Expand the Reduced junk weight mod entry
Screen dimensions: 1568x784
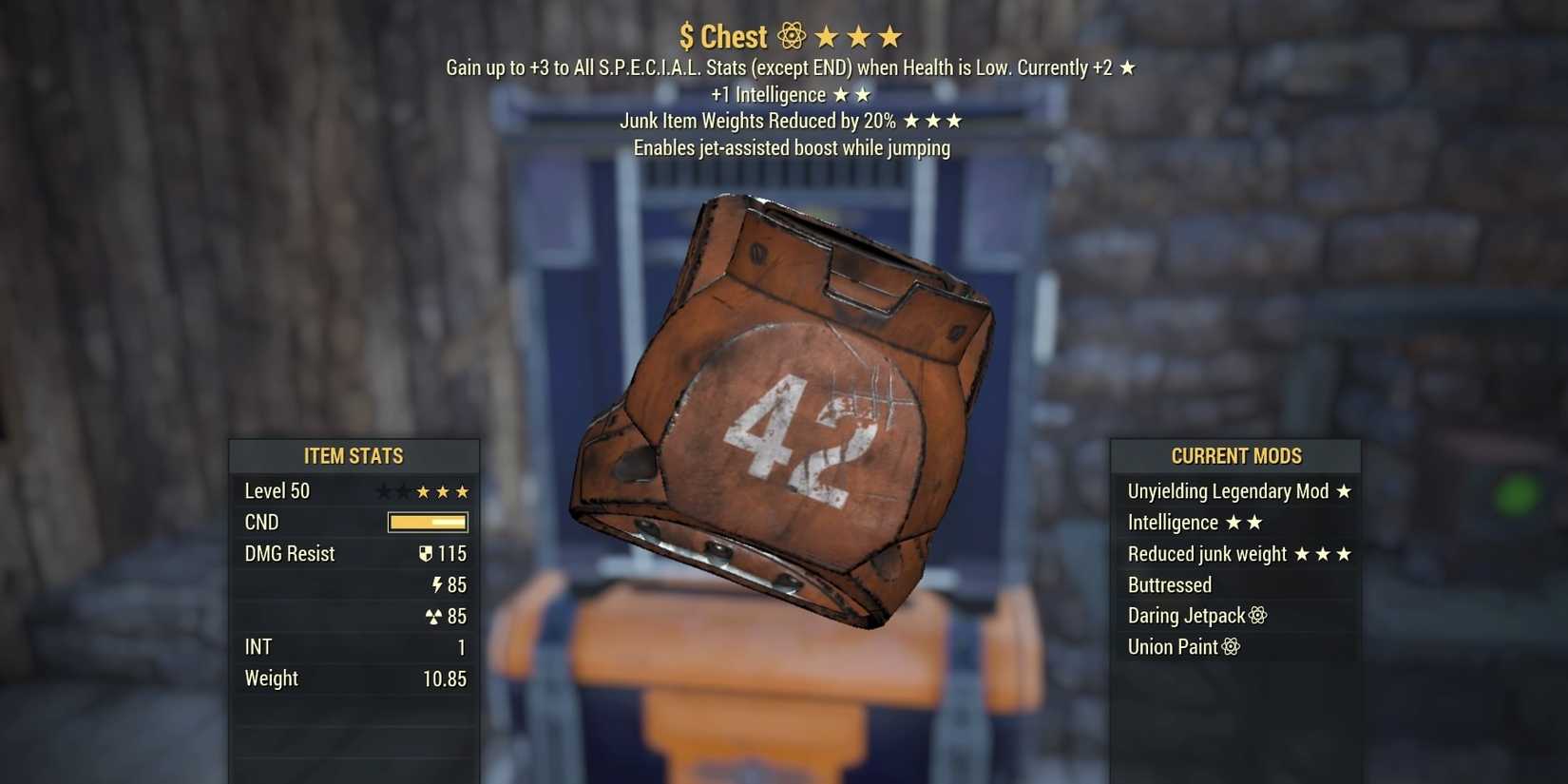(1205, 553)
